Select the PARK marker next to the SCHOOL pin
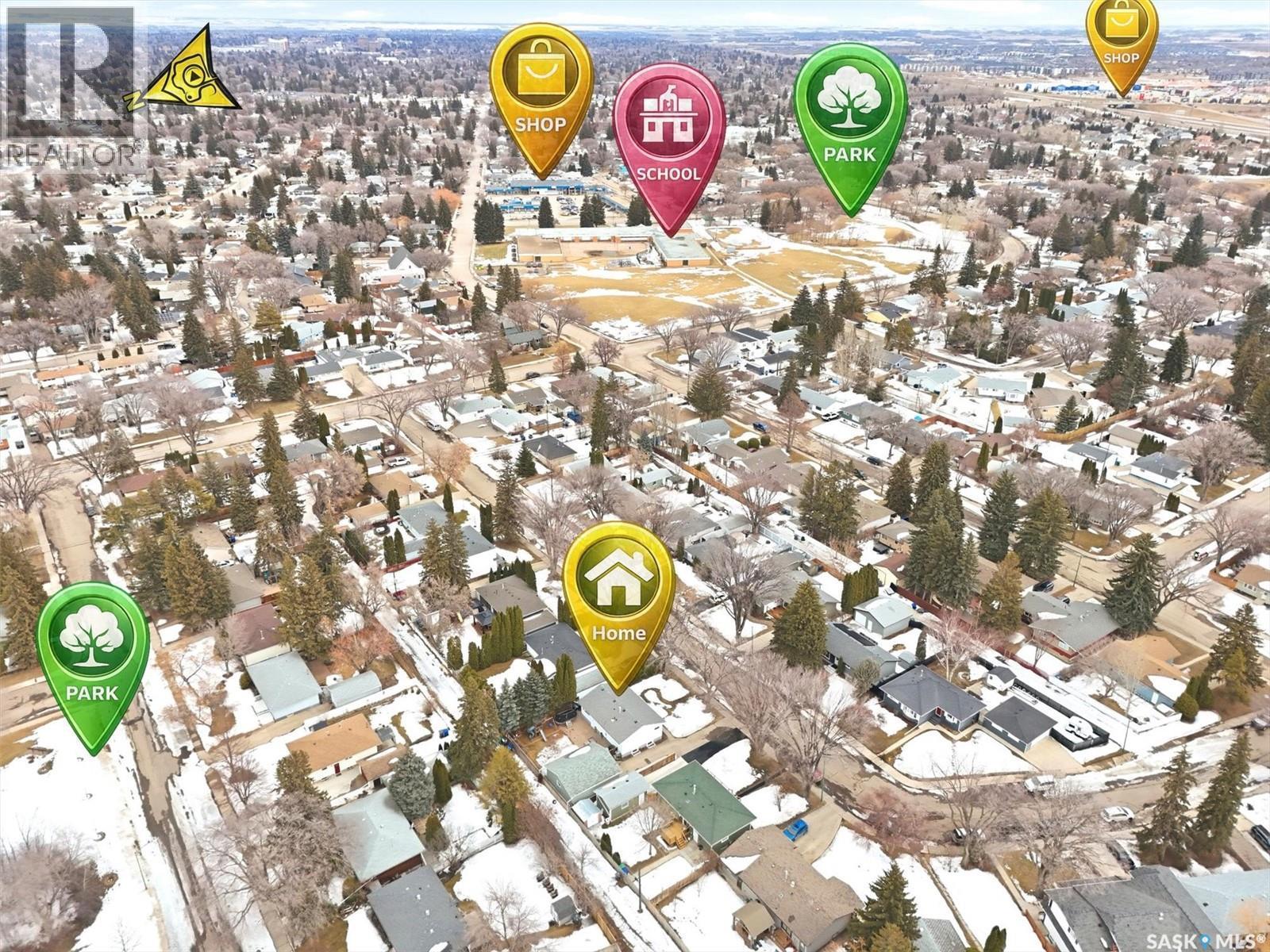Viewport: 1270px width, 952px height. (x=850, y=117)
